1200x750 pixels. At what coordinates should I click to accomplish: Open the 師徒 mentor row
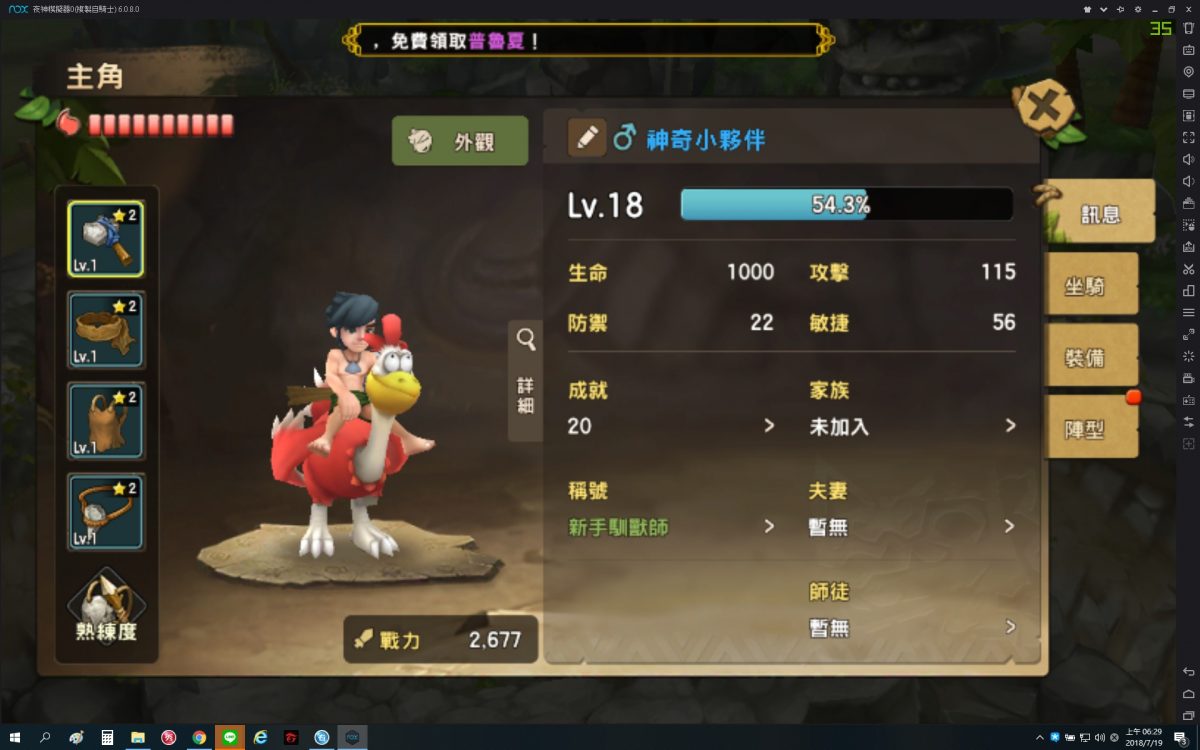coord(912,627)
